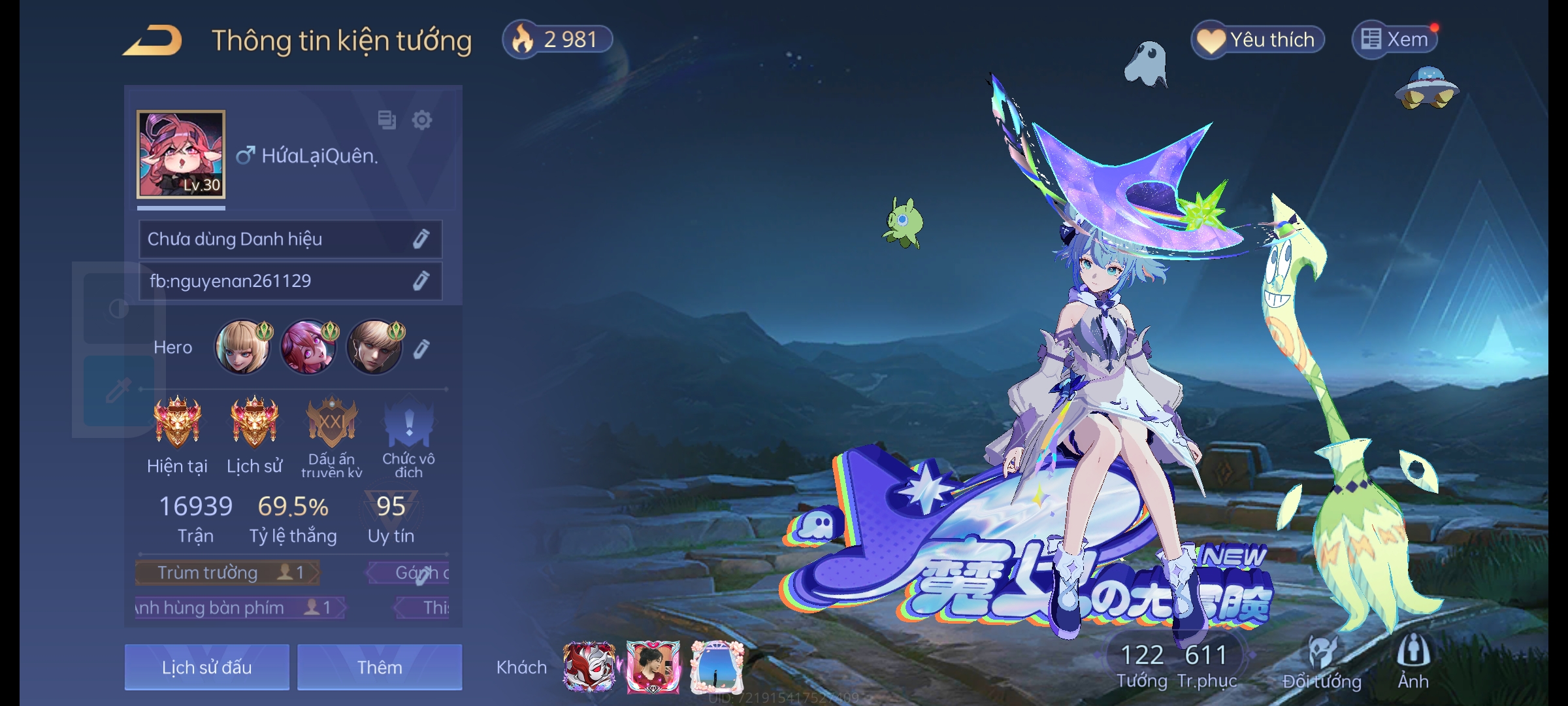Open the fire popularity counter 2 981

pyautogui.click(x=557, y=40)
